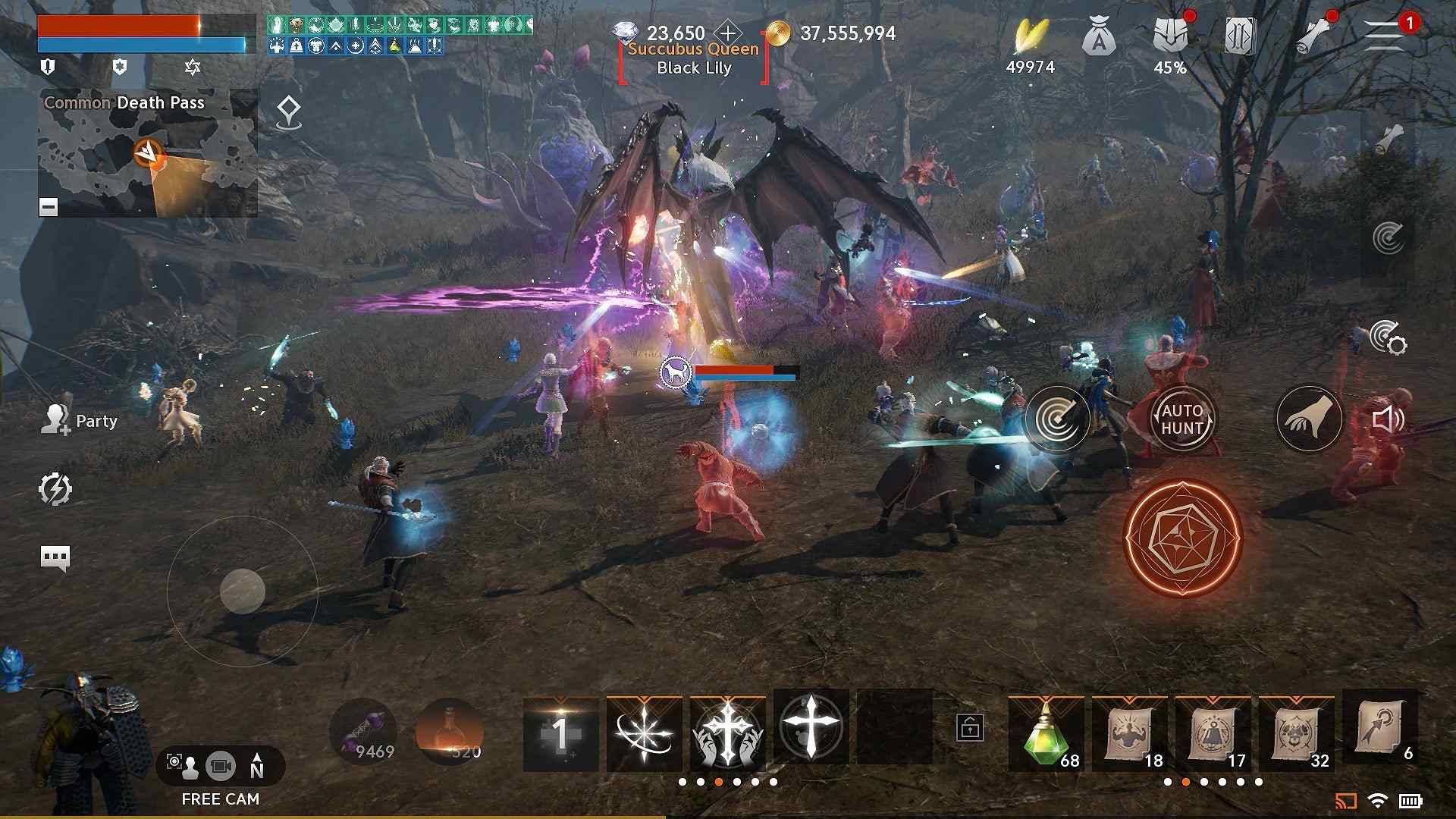Tap the pickup hand button

[1310, 419]
